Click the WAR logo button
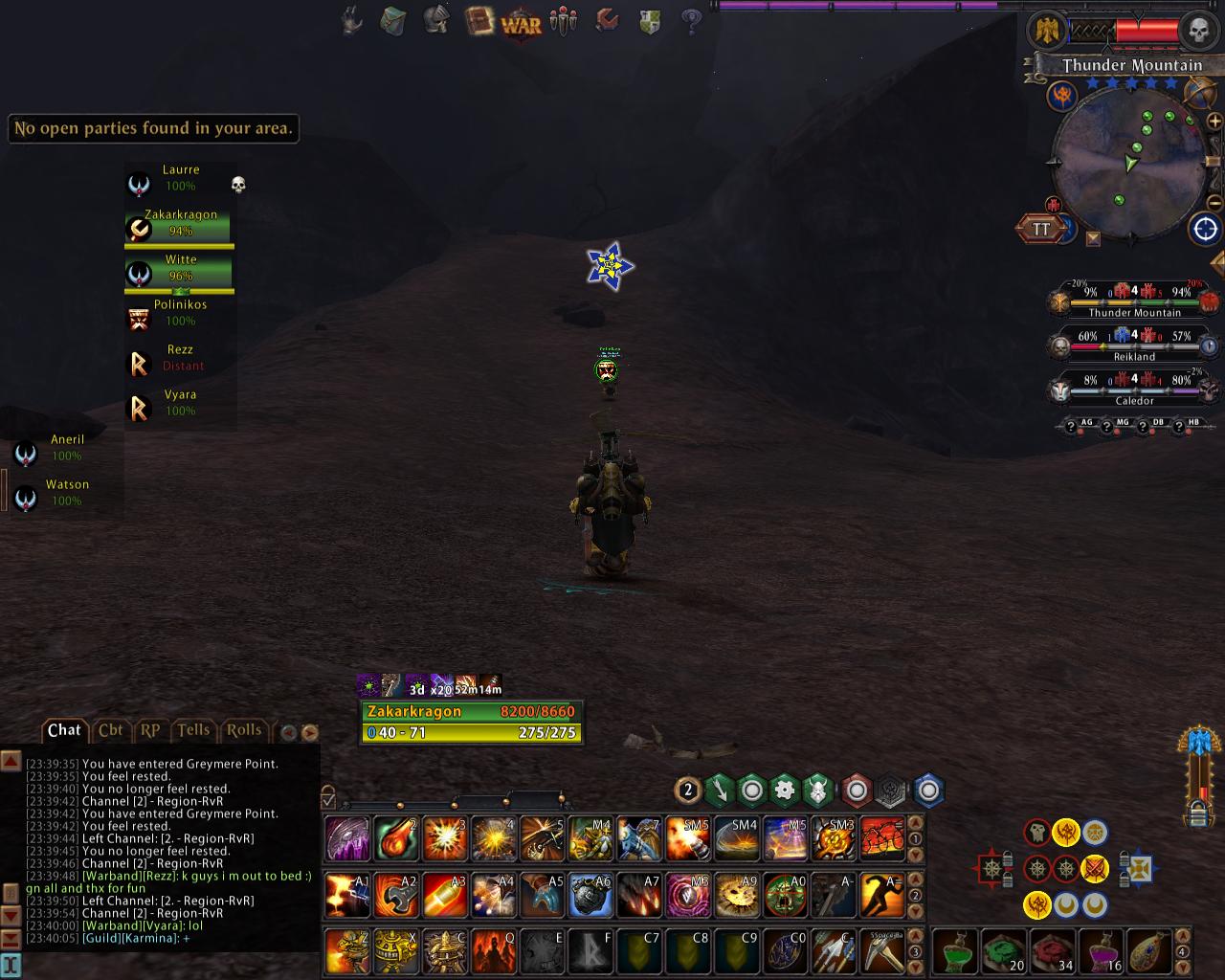 [521, 23]
